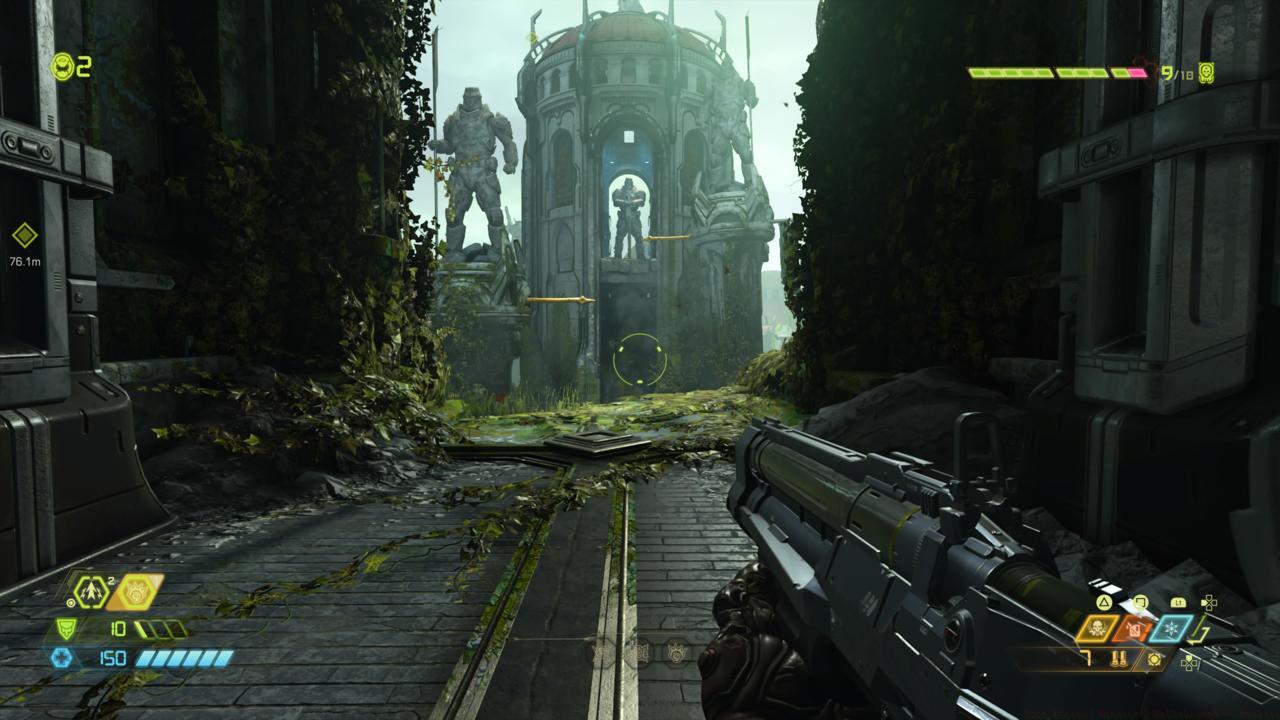Select the extra lives helmet icon
1280x720 pixels.
pos(64,66)
